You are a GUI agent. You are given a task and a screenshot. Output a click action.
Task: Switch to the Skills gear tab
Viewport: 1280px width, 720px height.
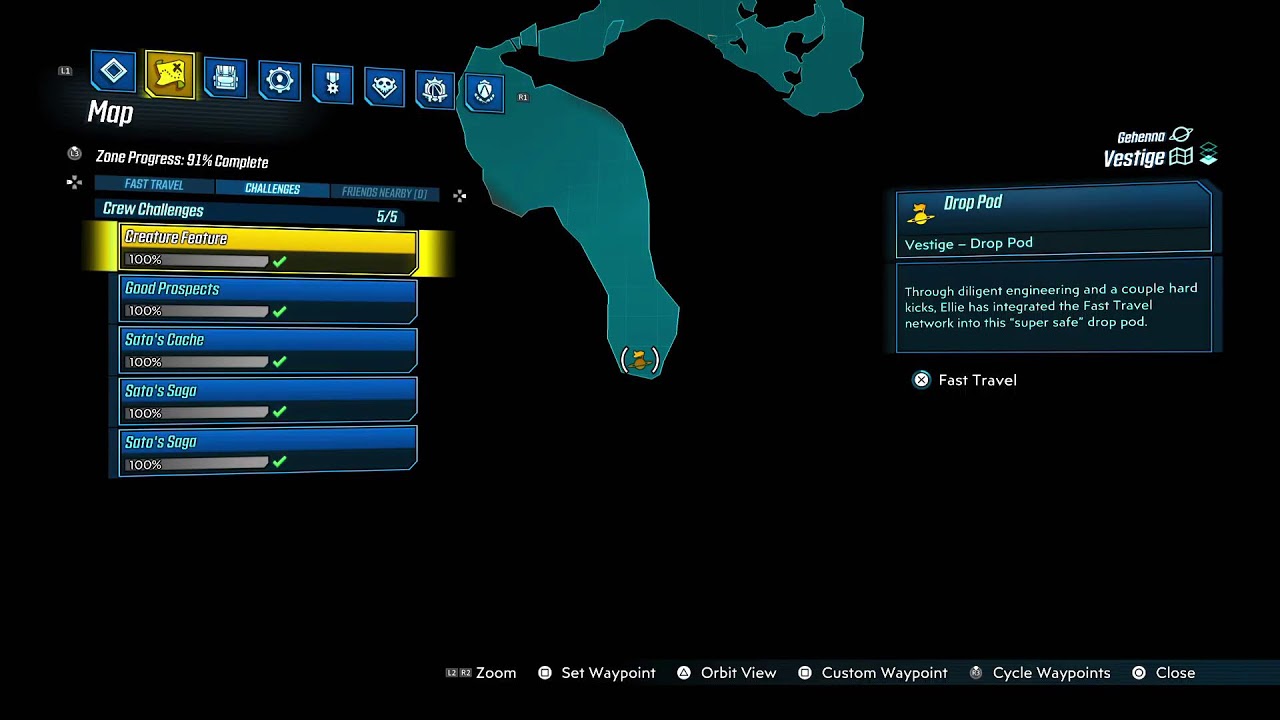coord(279,82)
